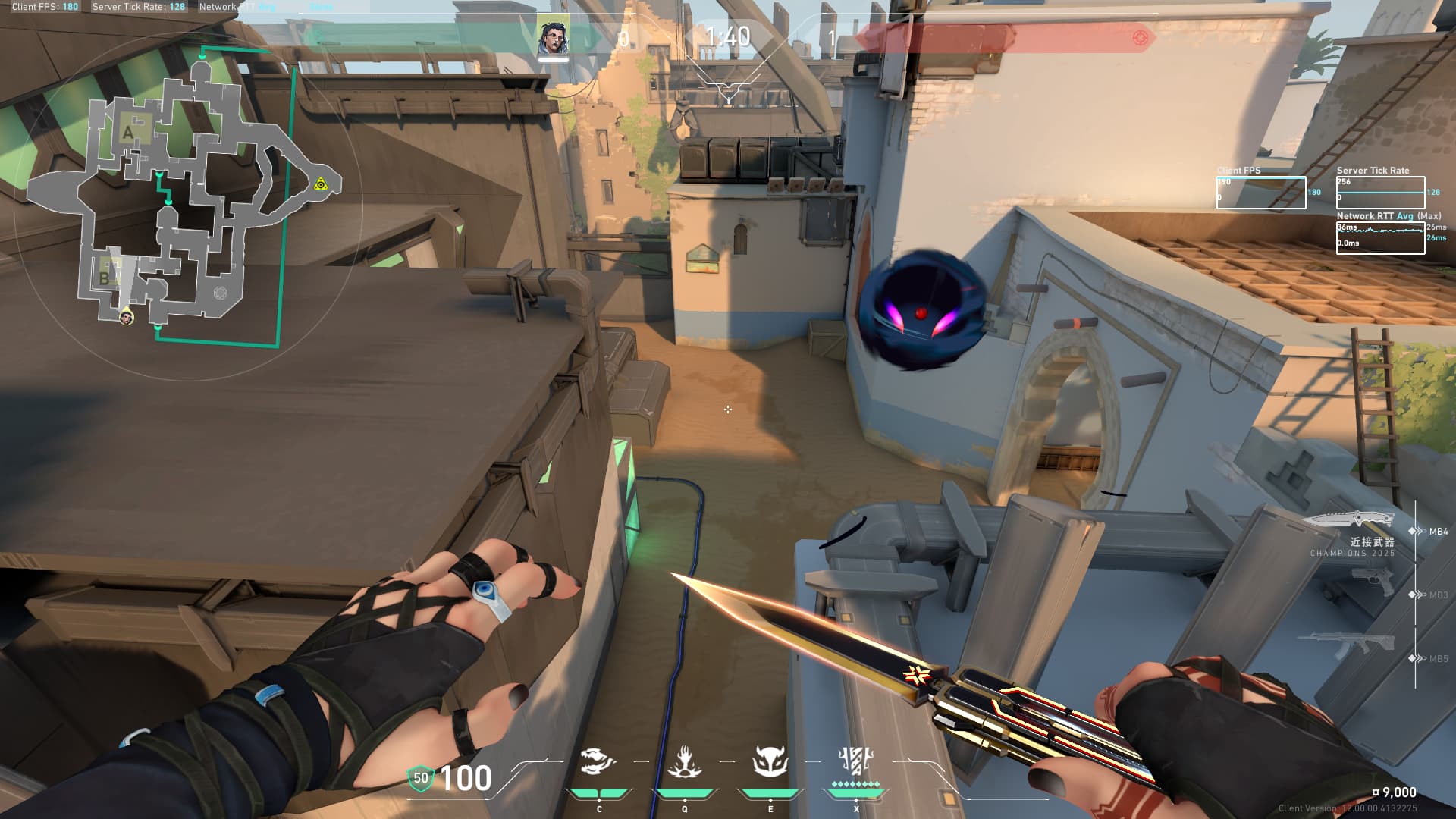Image resolution: width=1456 pixels, height=819 pixels.
Task: Switch to the pistol sidearm slot
Action: click(x=1373, y=582)
